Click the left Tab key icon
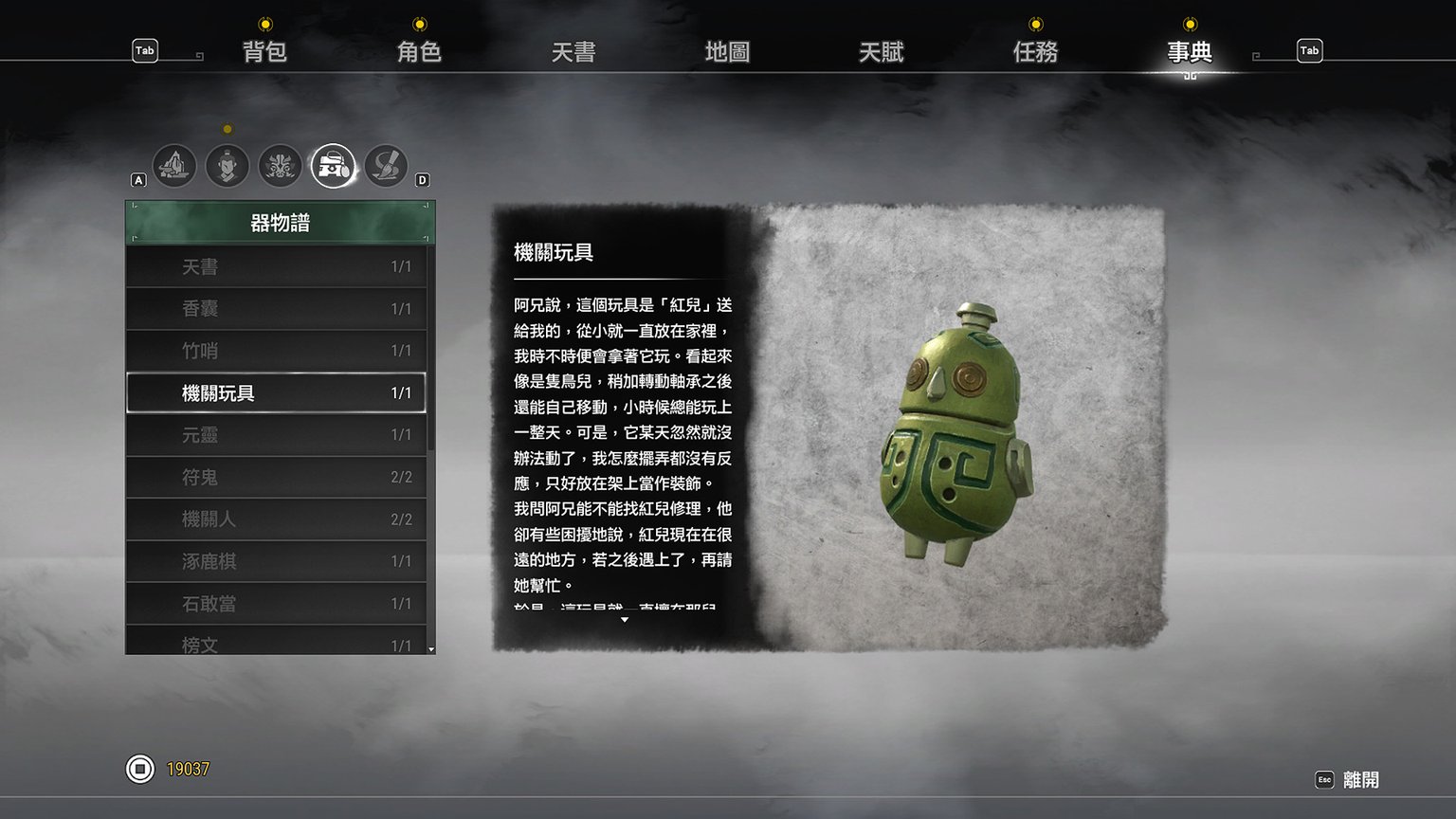This screenshot has width=1456, height=819. click(x=144, y=51)
